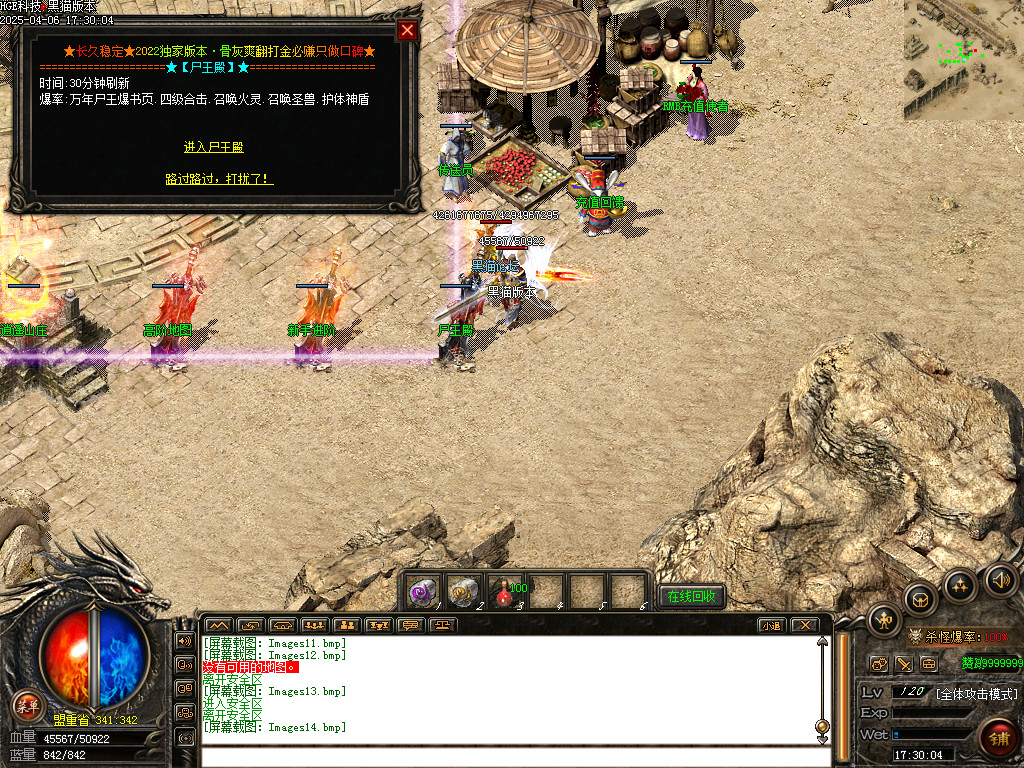The width and height of the screenshot is (1024, 768).
Task: Click the green 在线回收 button
Action: coord(691,596)
